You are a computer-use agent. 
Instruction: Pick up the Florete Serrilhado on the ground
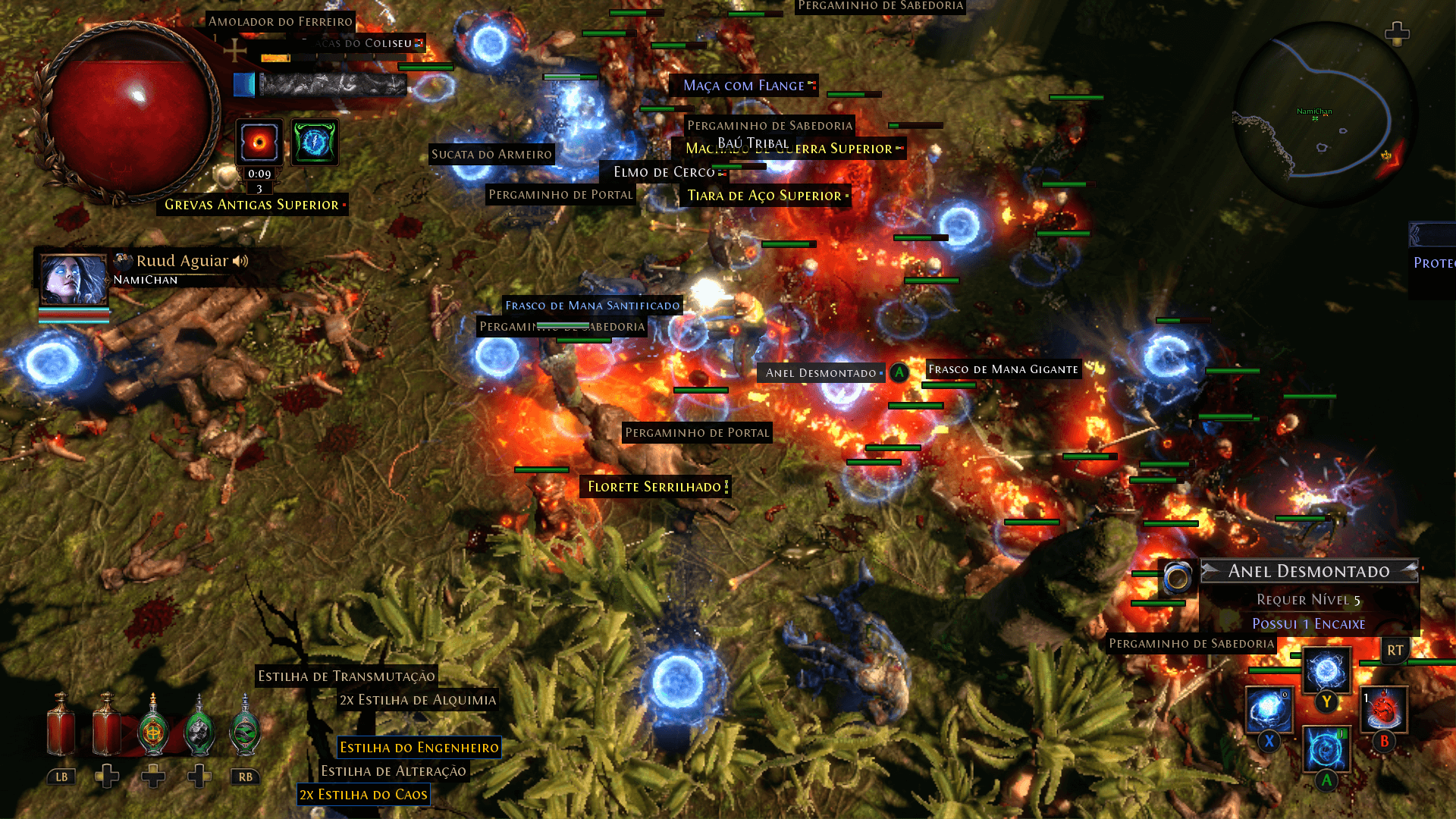(x=653, y=487)
